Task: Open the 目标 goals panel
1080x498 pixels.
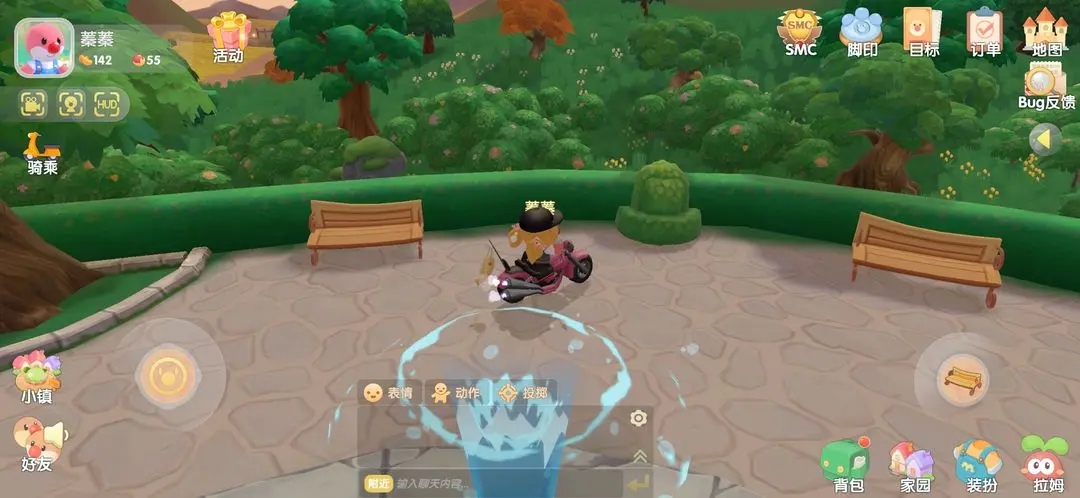Action: click(922, 31)
